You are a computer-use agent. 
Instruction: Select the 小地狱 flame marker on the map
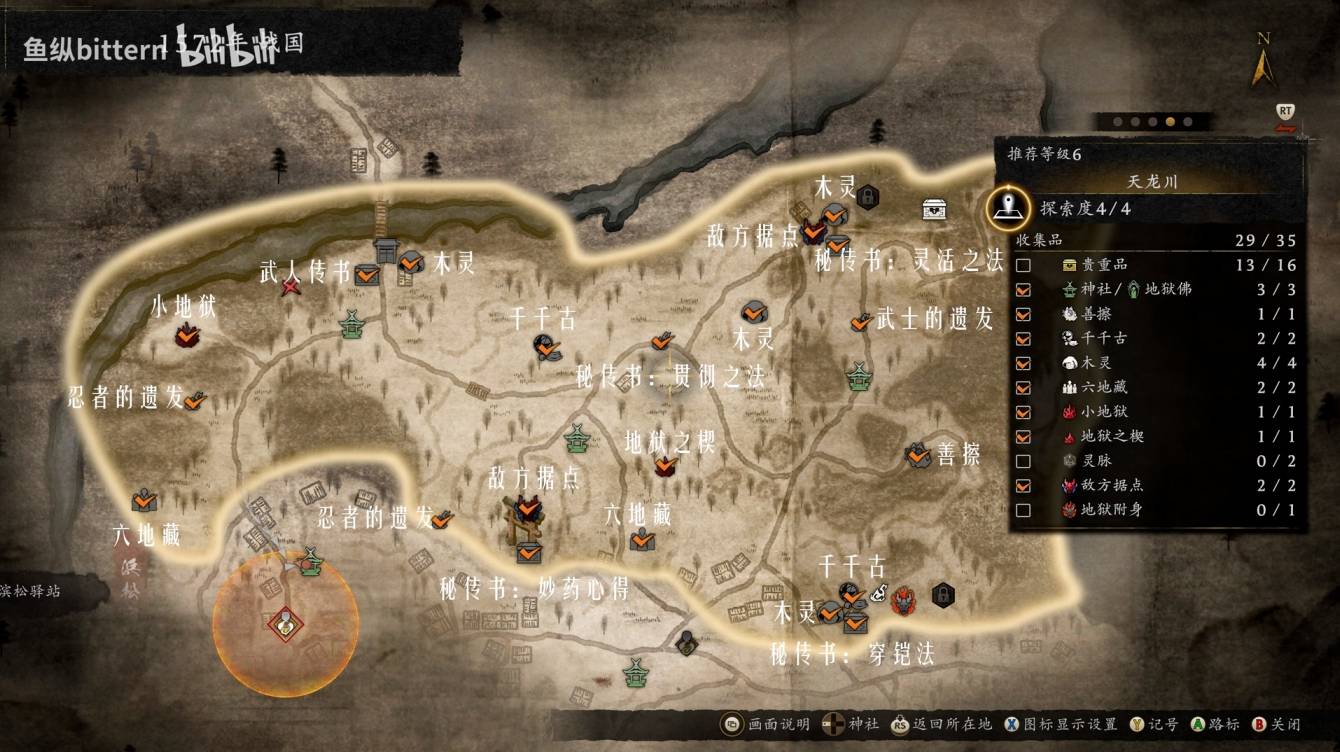click(186, 337)
